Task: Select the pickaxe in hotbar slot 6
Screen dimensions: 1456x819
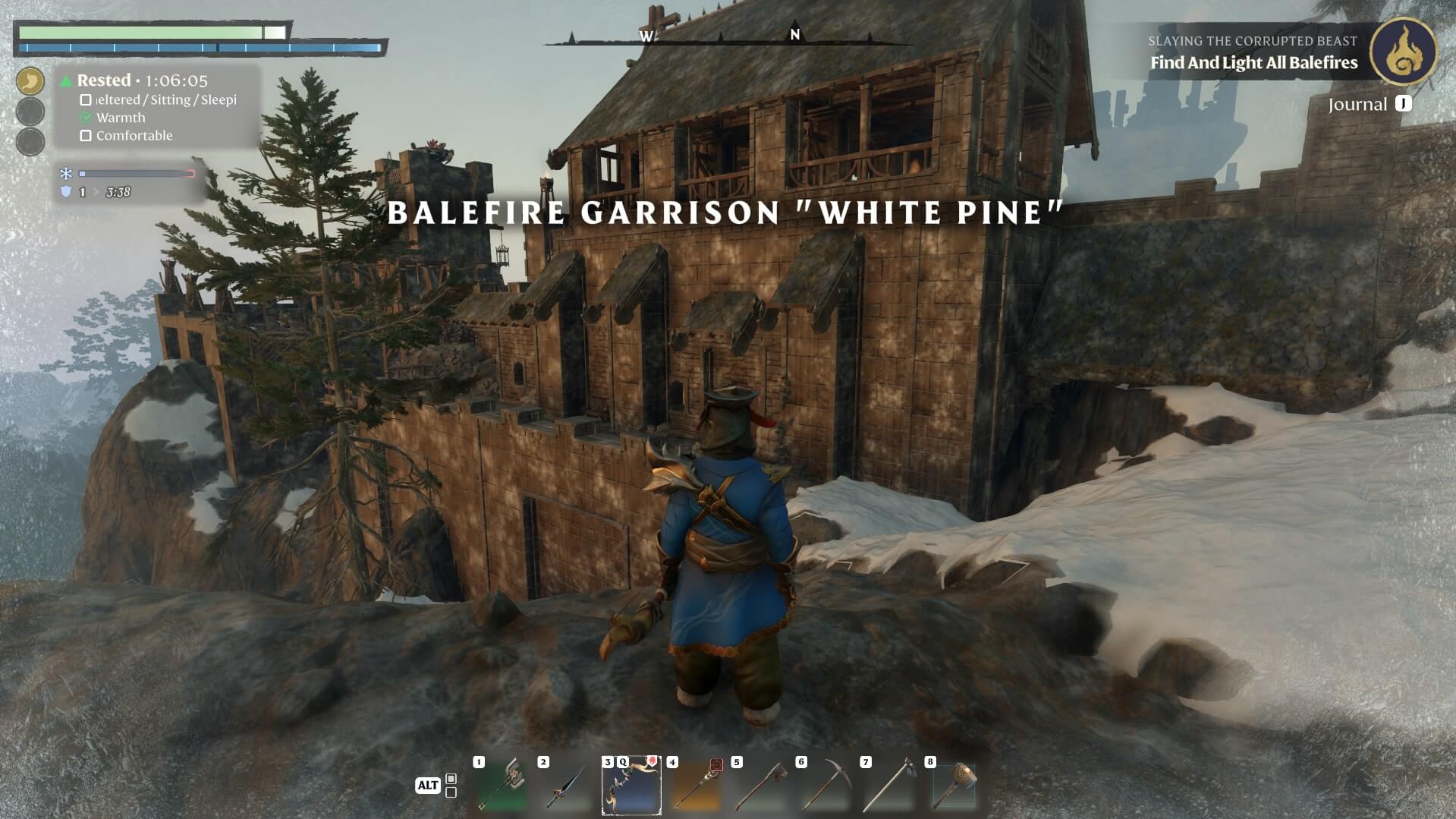Action: pyautogui.click(x=825, y=786)
